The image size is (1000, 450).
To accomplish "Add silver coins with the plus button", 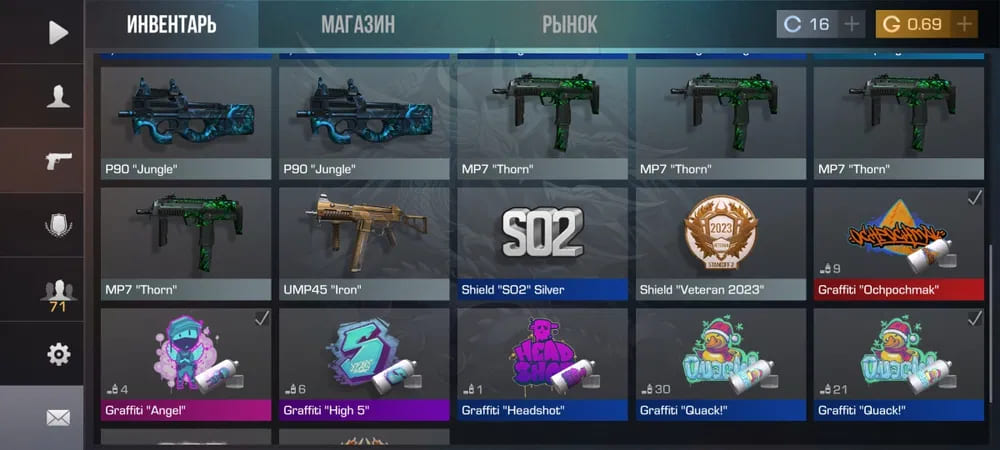I will point(851,24).
